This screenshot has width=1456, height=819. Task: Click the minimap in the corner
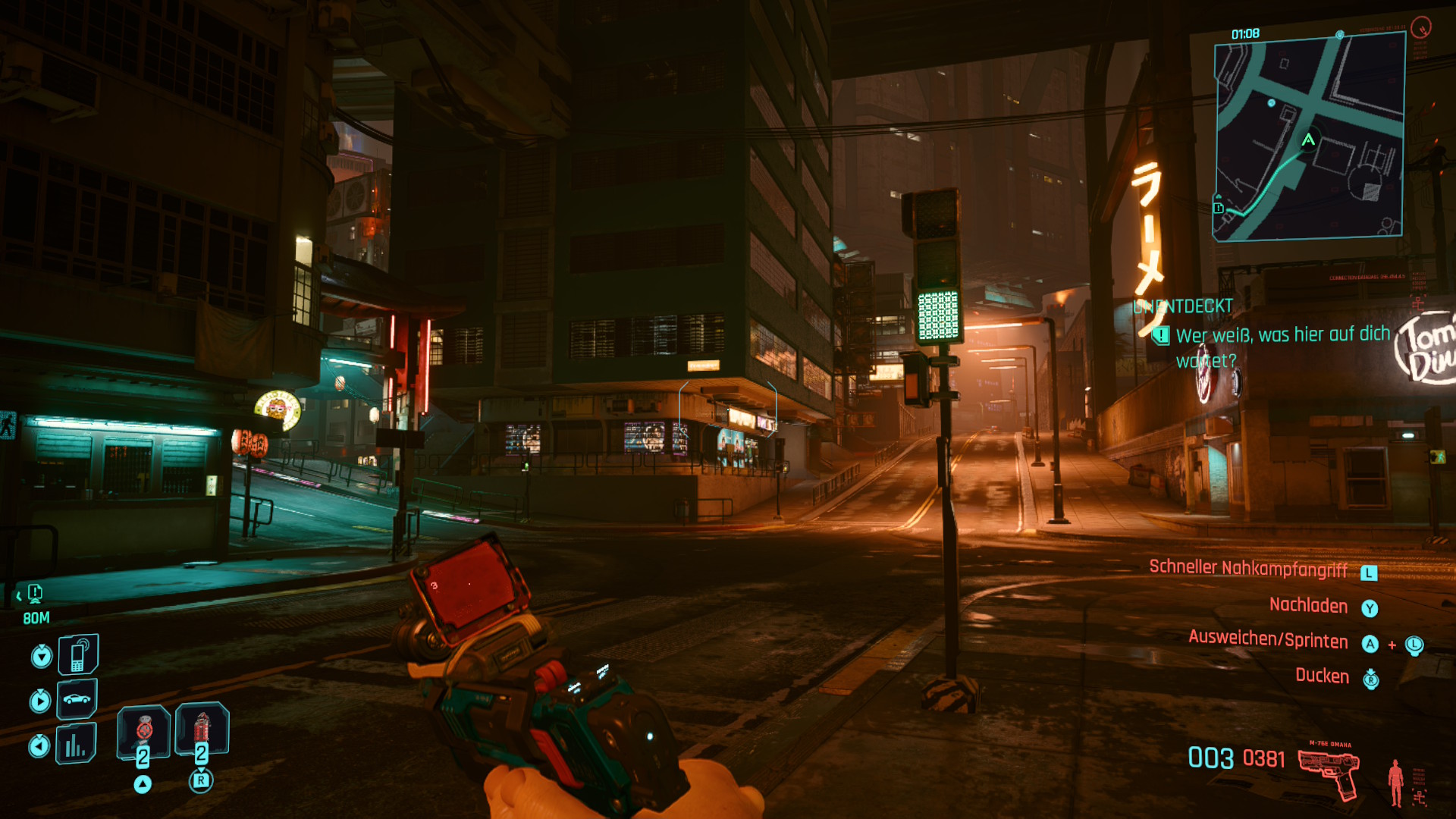click(x=1310, y=137)
